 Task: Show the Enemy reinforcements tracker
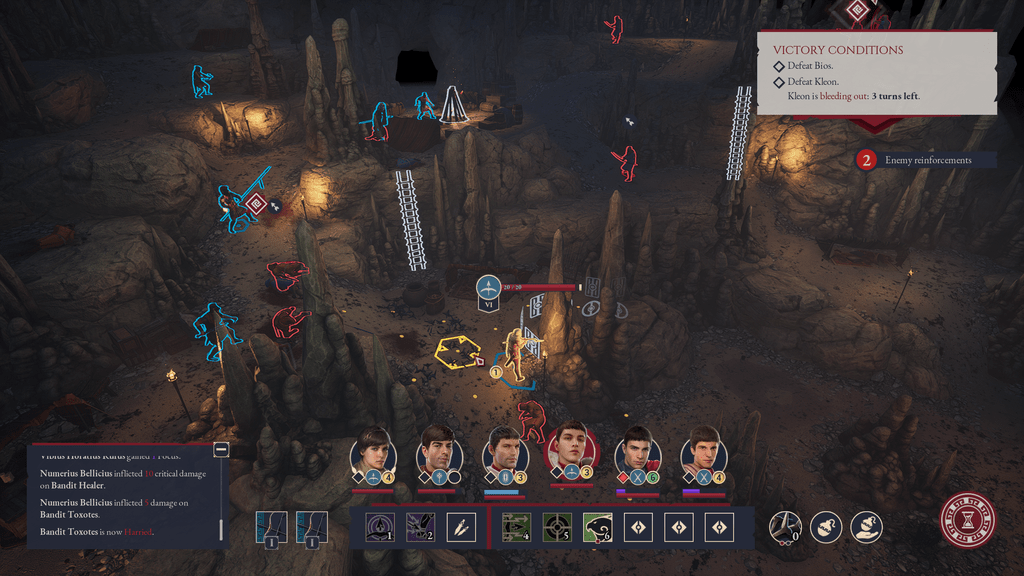point(925,160)
